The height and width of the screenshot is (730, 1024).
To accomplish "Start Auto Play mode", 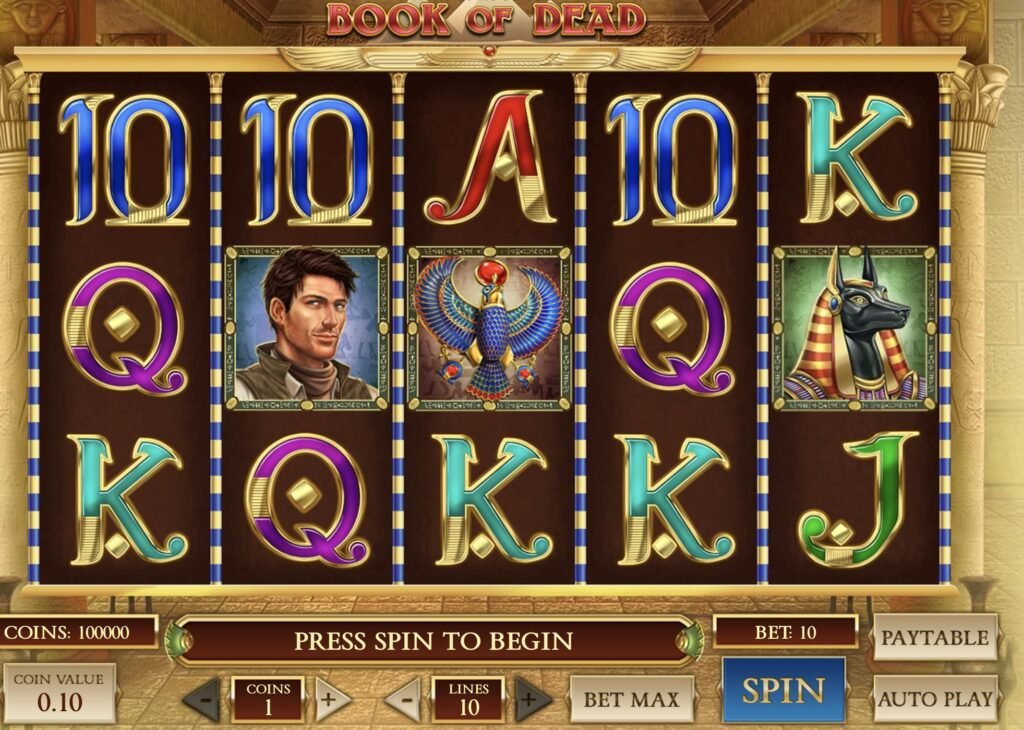I will 935,698.
